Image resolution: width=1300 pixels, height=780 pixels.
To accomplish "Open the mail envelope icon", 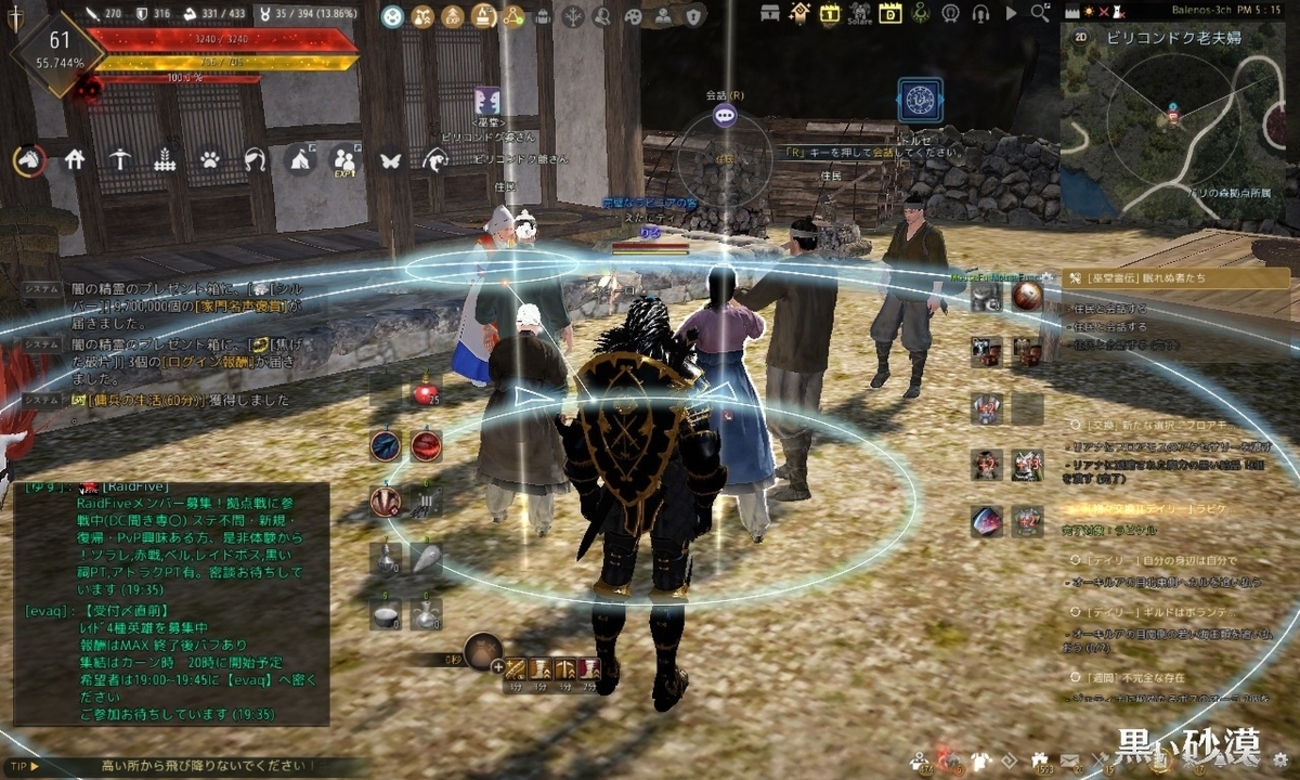I will (1069, 762).
